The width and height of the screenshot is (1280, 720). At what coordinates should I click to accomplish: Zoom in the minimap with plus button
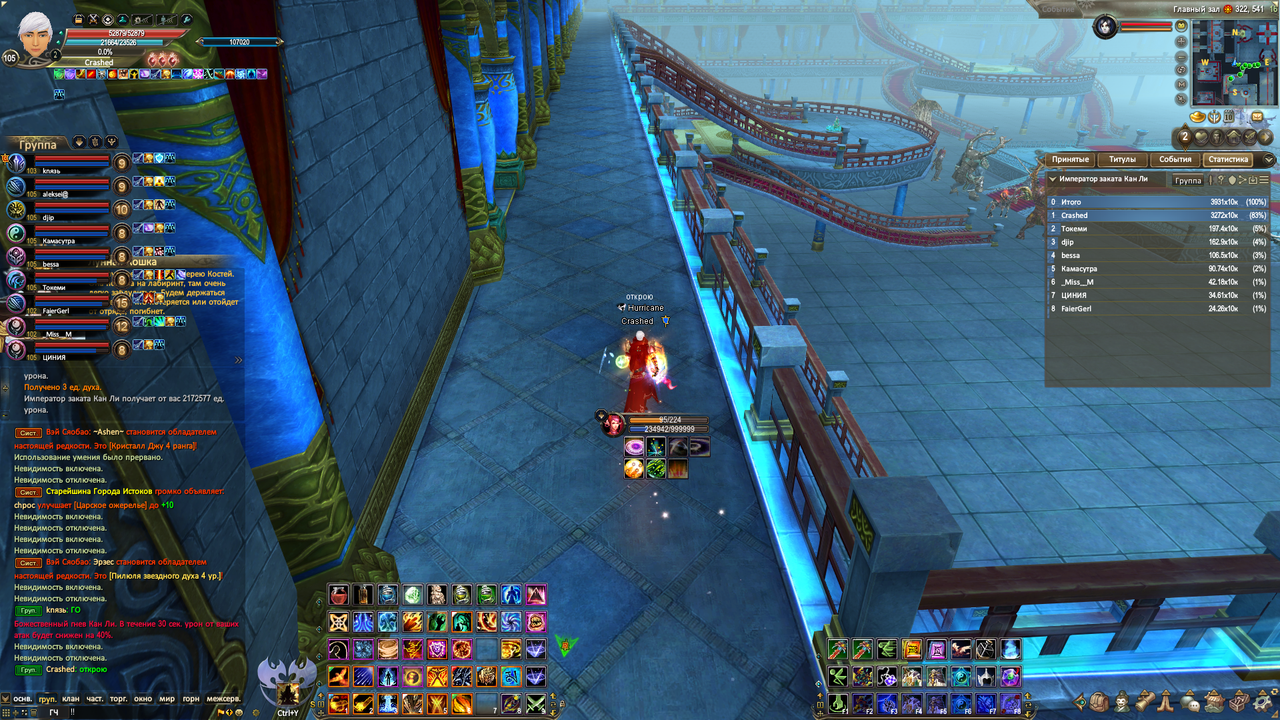click(x=1182, y=42)
